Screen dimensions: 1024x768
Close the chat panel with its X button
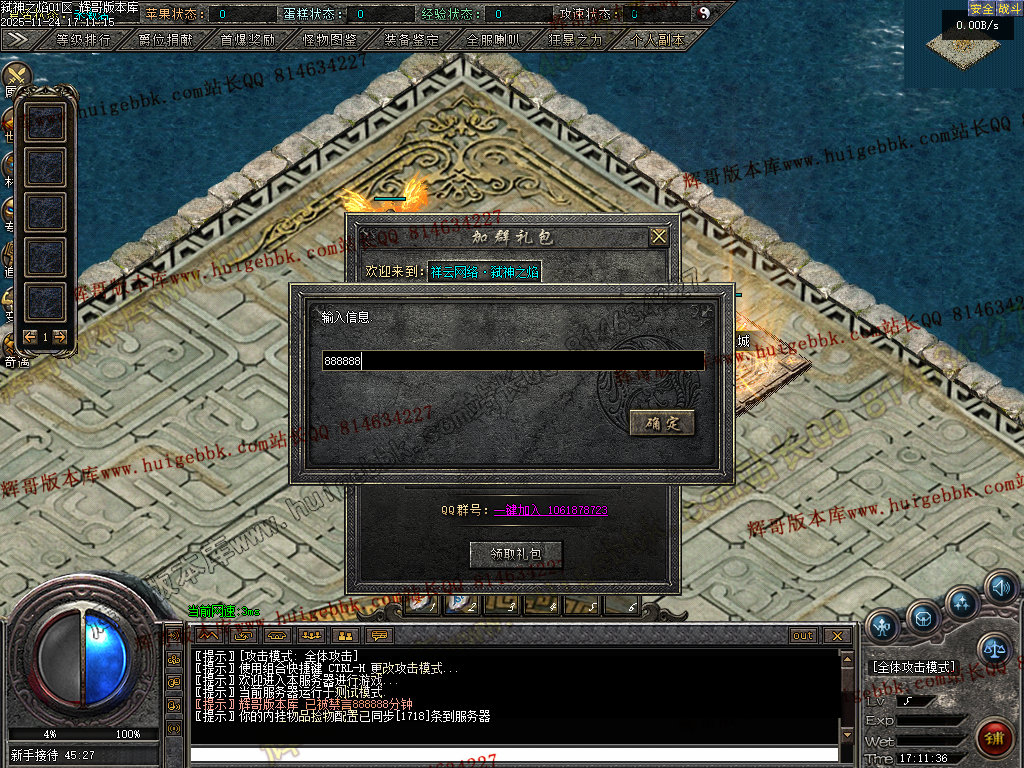coord(836,636)
